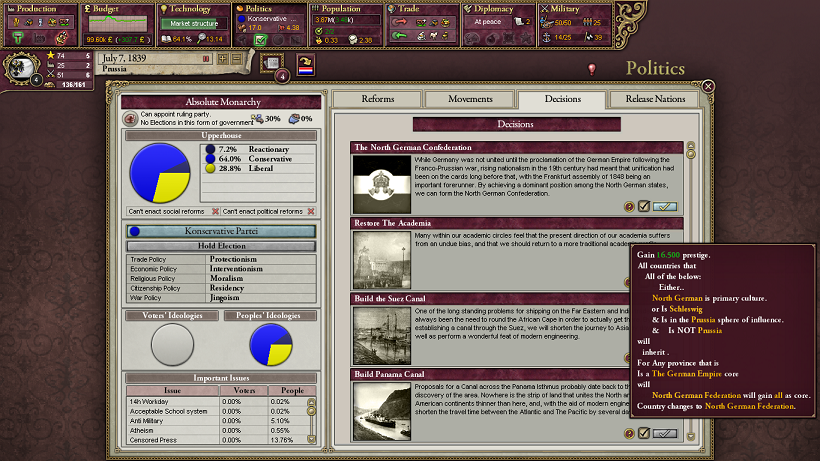
Task: Switch to the Reforms tab
Action: point(377,99)
